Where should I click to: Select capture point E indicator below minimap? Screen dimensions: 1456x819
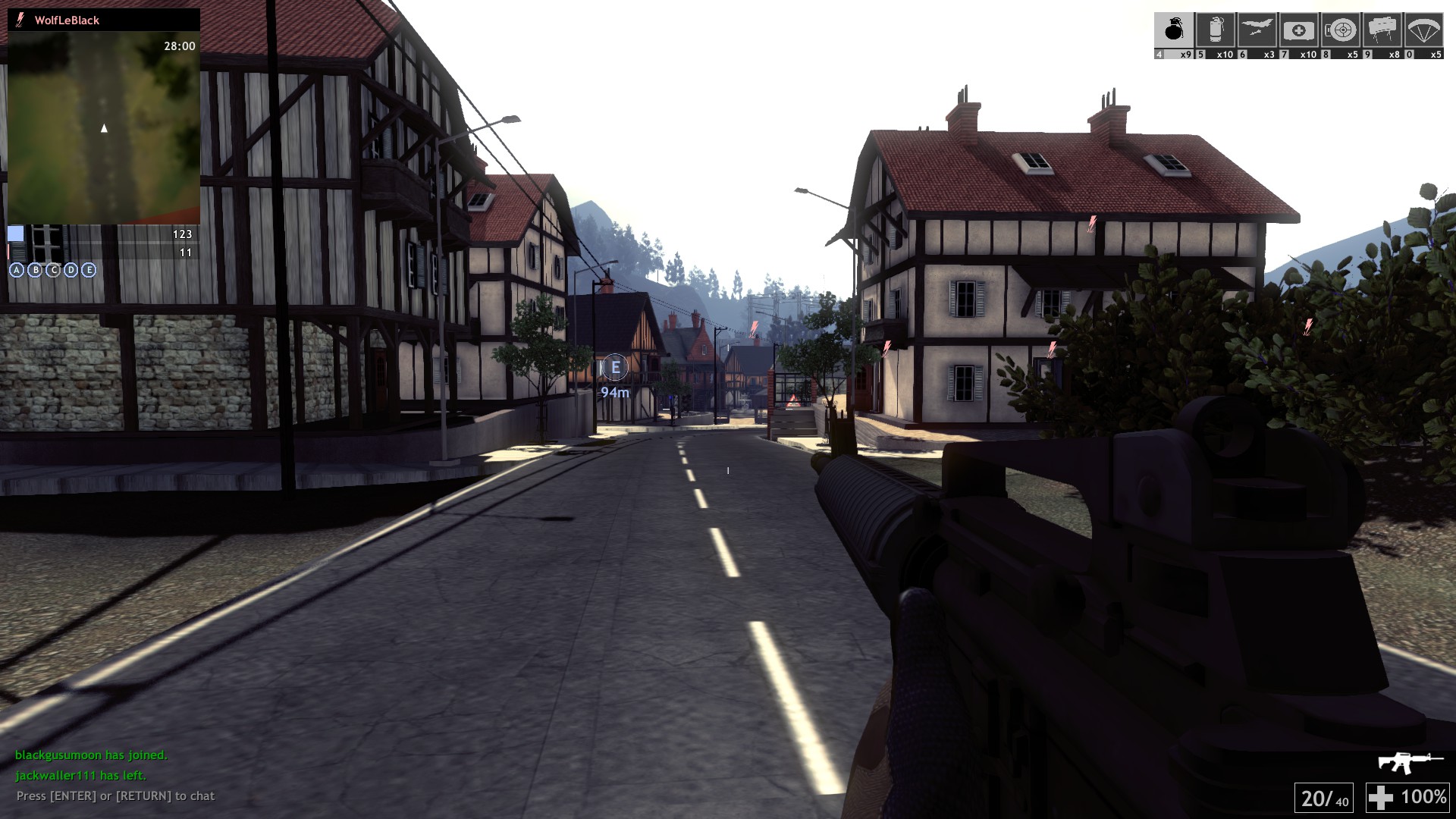coord(89,270)
